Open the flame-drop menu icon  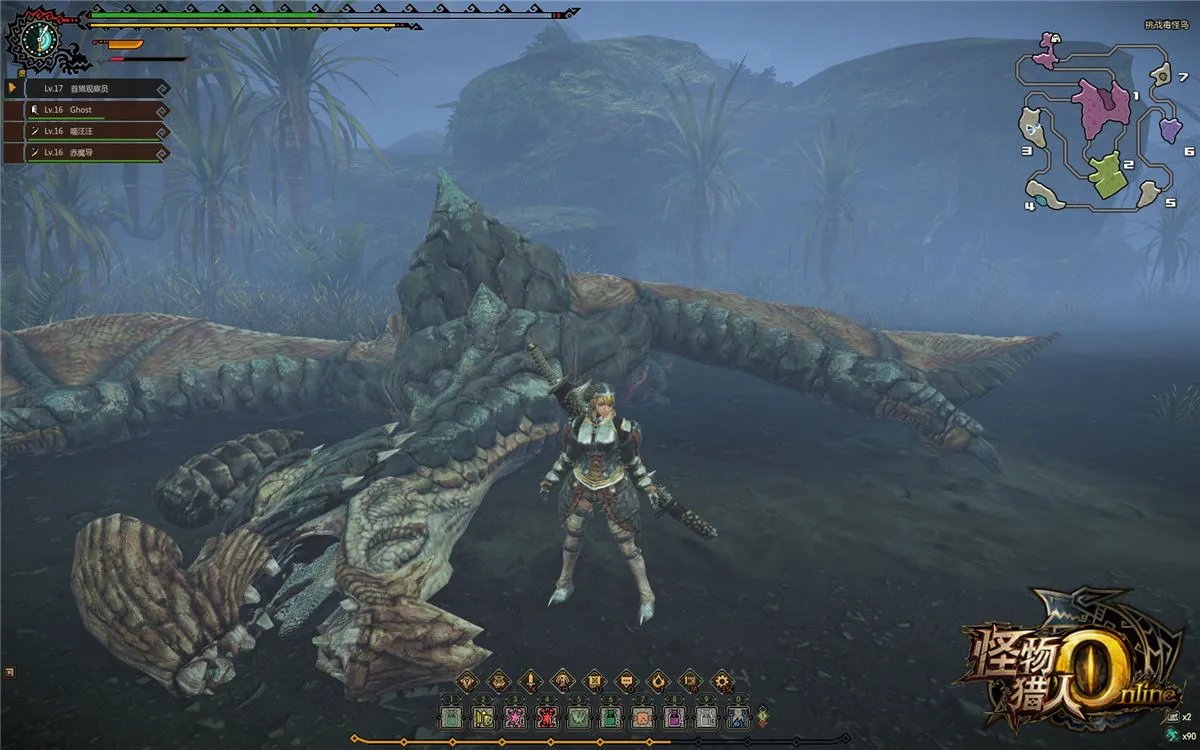point(658,682)
